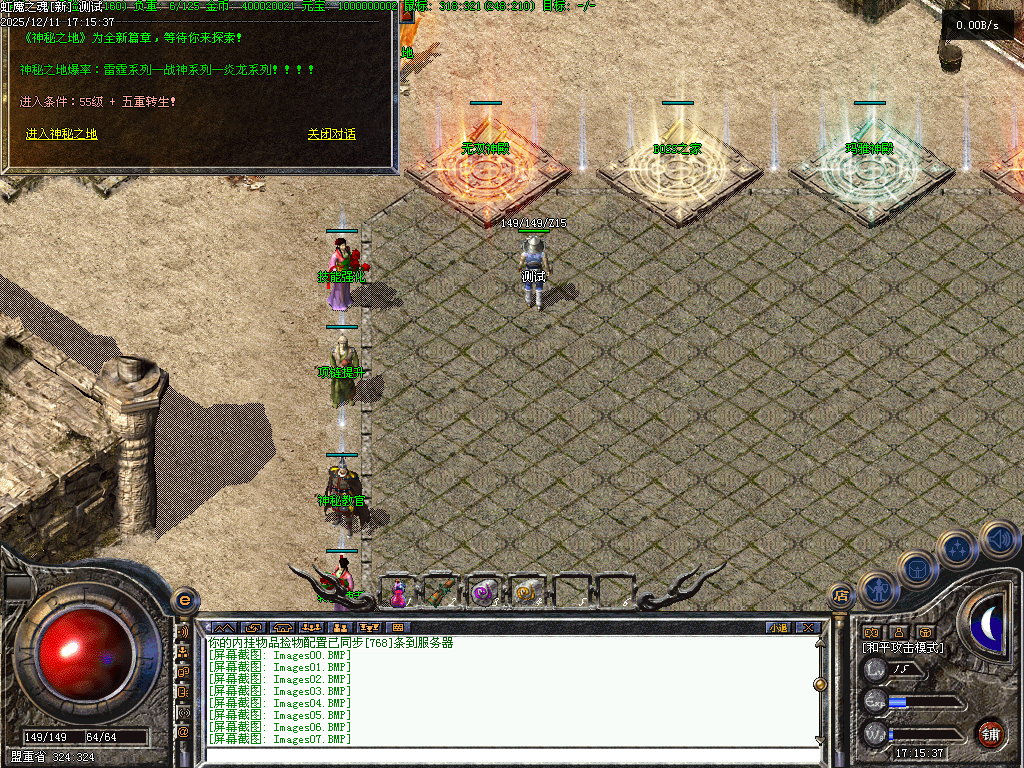Click the small person icon above attack mode
Viewport: 1024px width, 768px height.
[x=898, y=632]
